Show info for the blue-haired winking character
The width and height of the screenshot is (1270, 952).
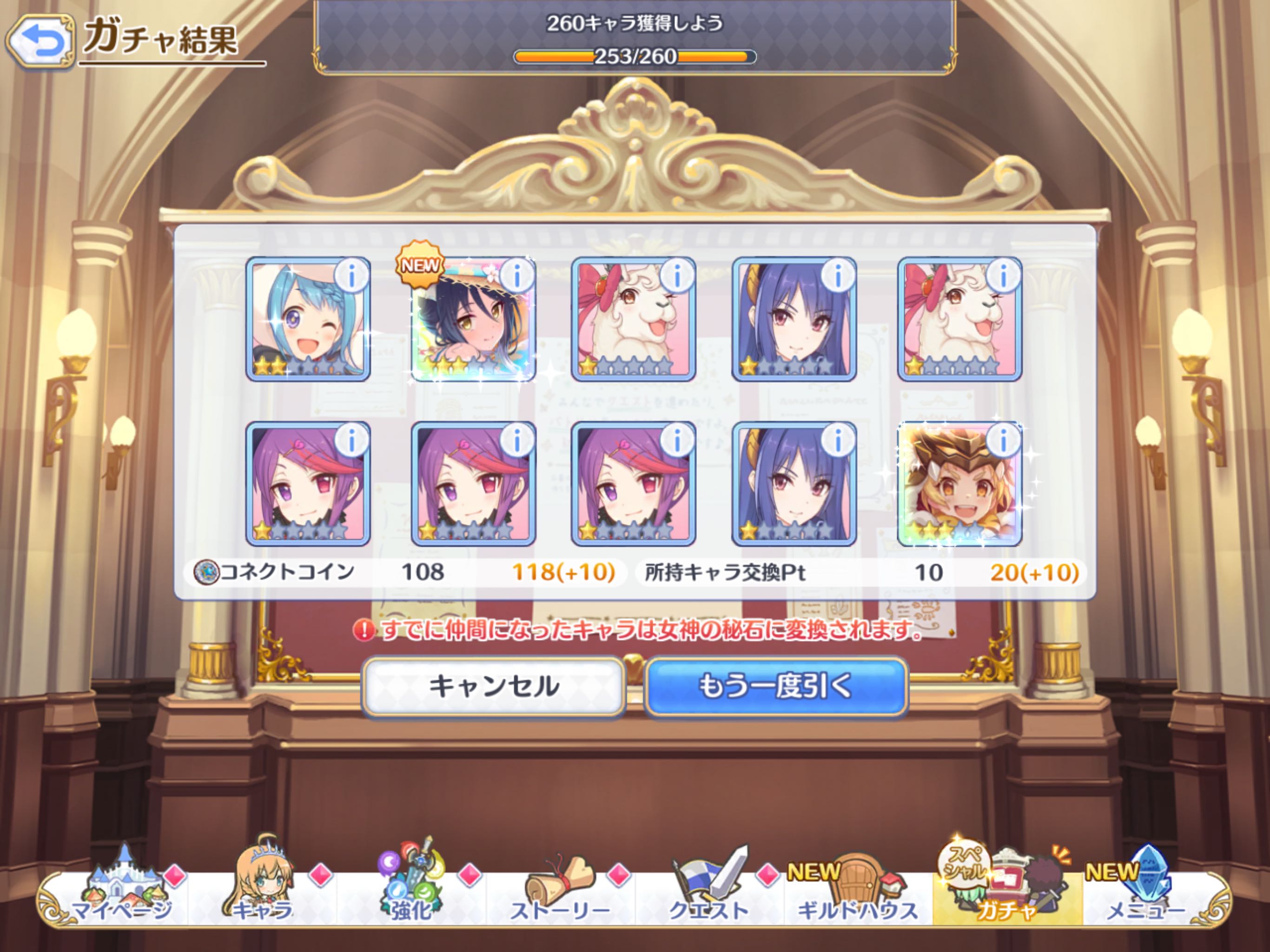(351, 276)
